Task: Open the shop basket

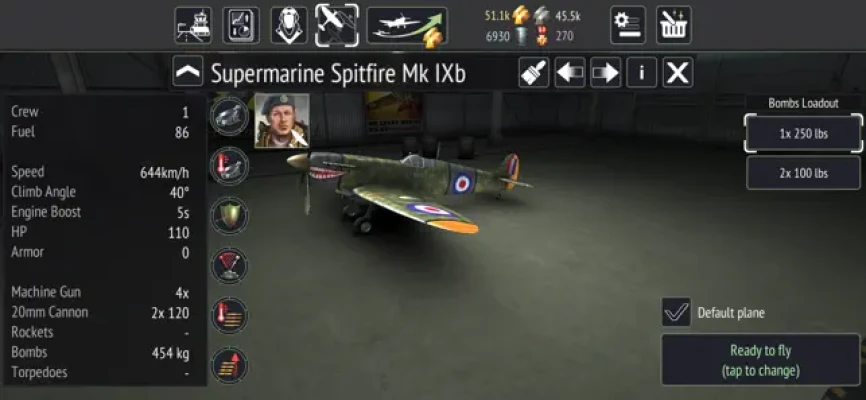Action: pos(674,25)
